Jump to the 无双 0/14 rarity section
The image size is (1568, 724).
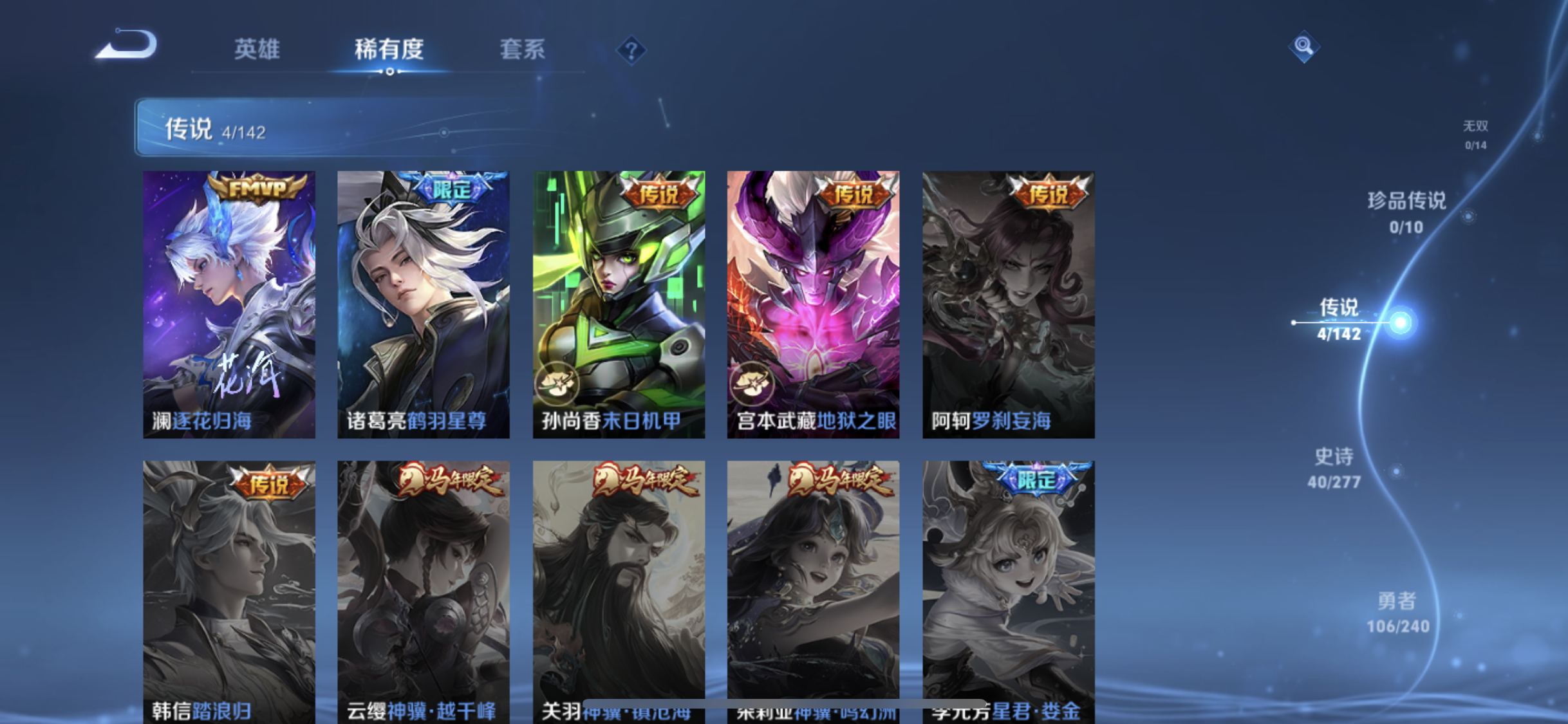click(x=1477, y=135)
